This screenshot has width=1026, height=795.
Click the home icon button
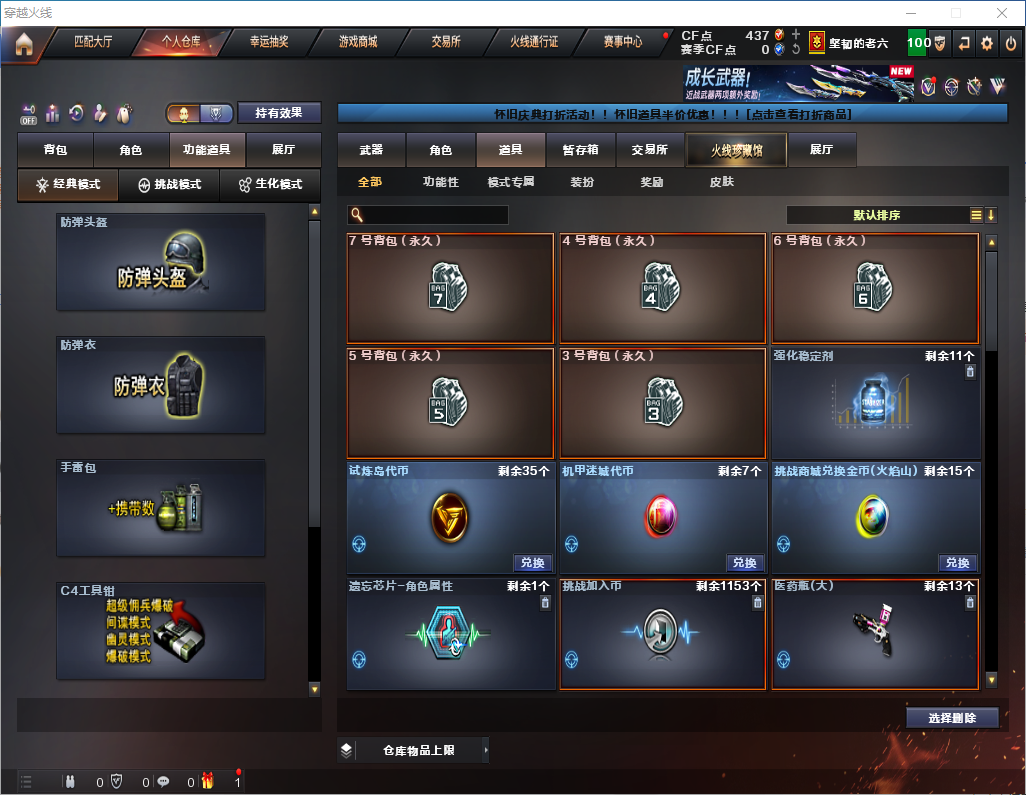[x=24, y=43]
